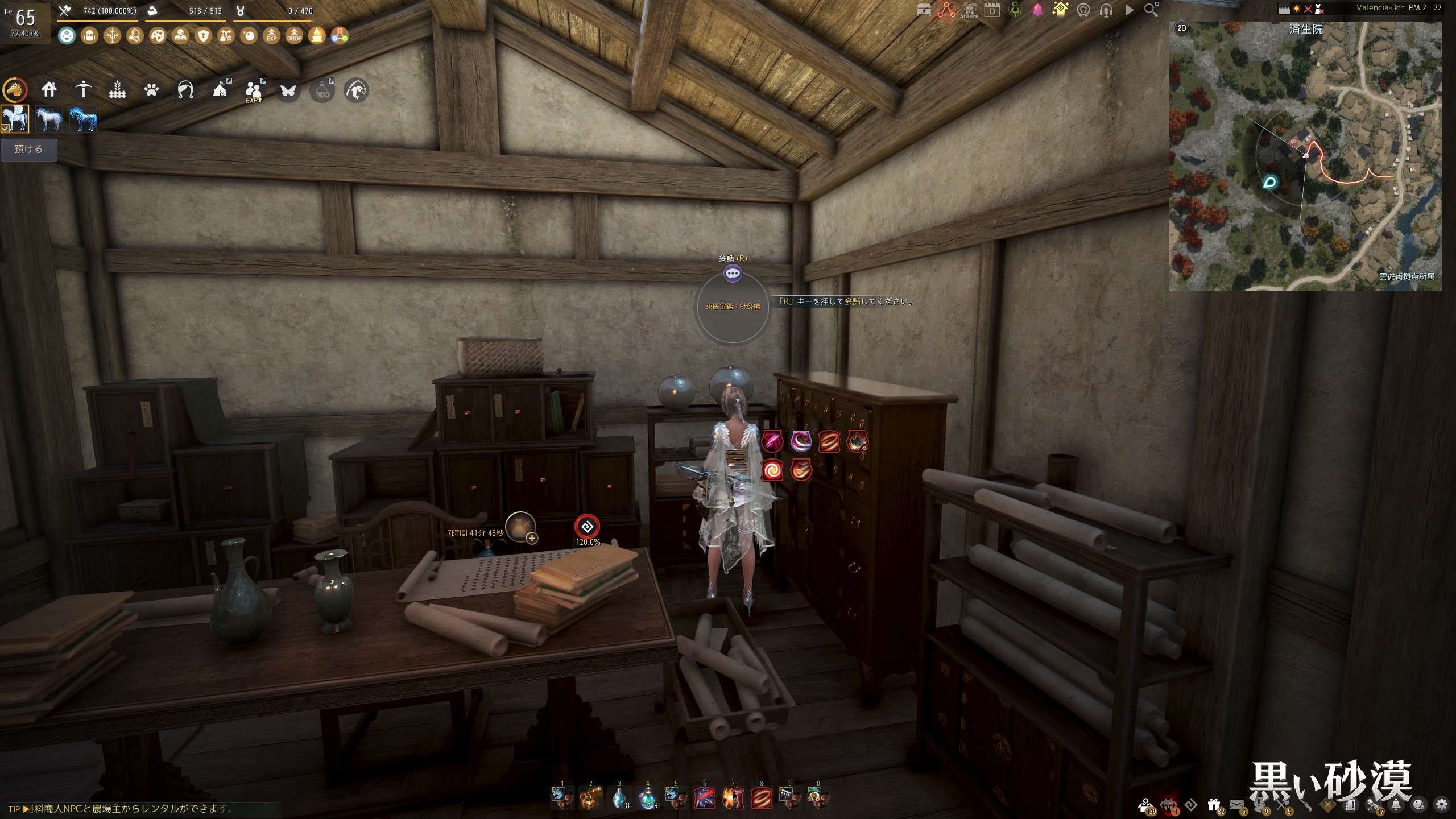Open the envelope mail icon

pyautogui.click(x=1236, y=804)
